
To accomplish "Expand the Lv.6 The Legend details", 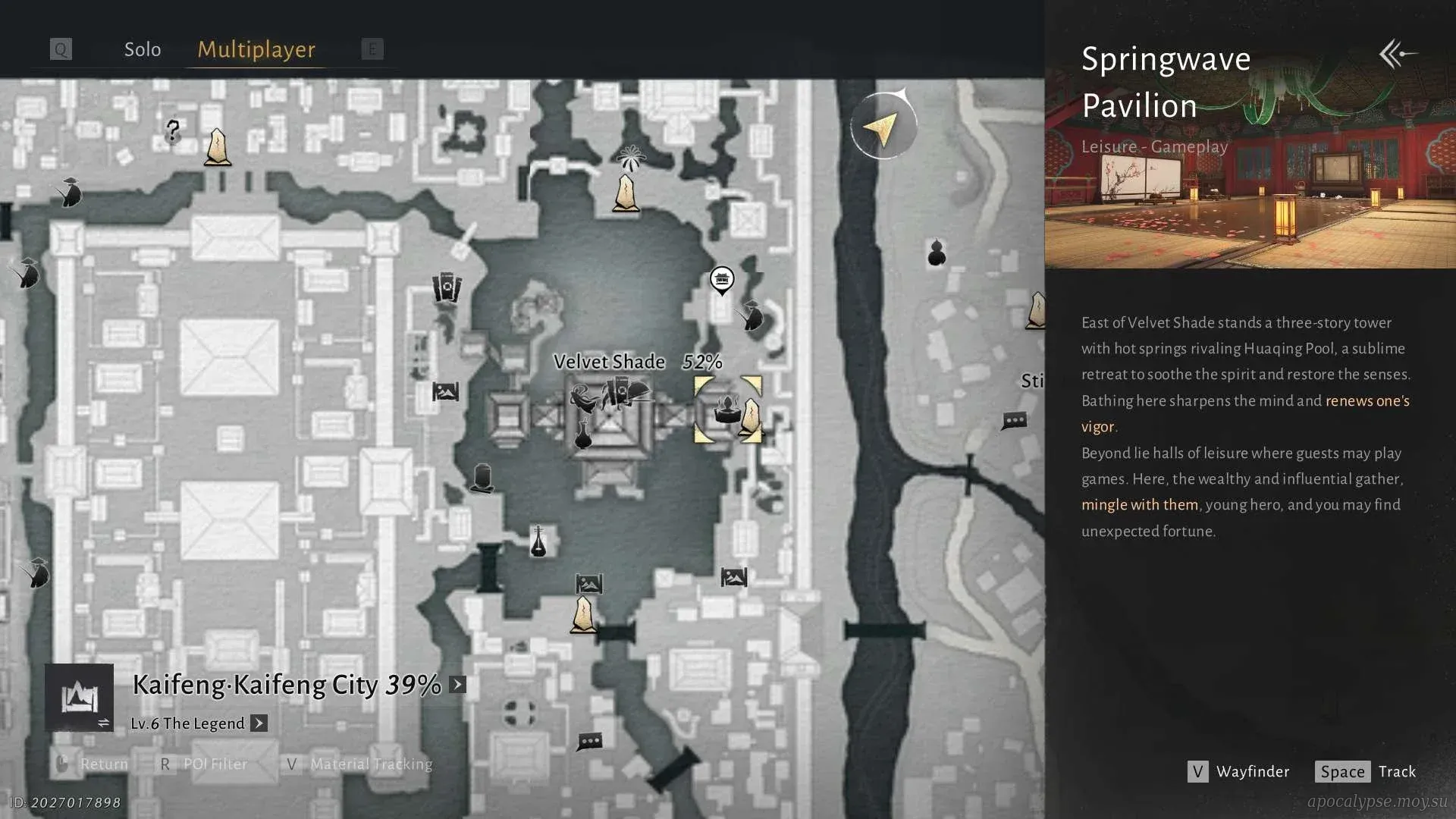I will coord(259,723).
